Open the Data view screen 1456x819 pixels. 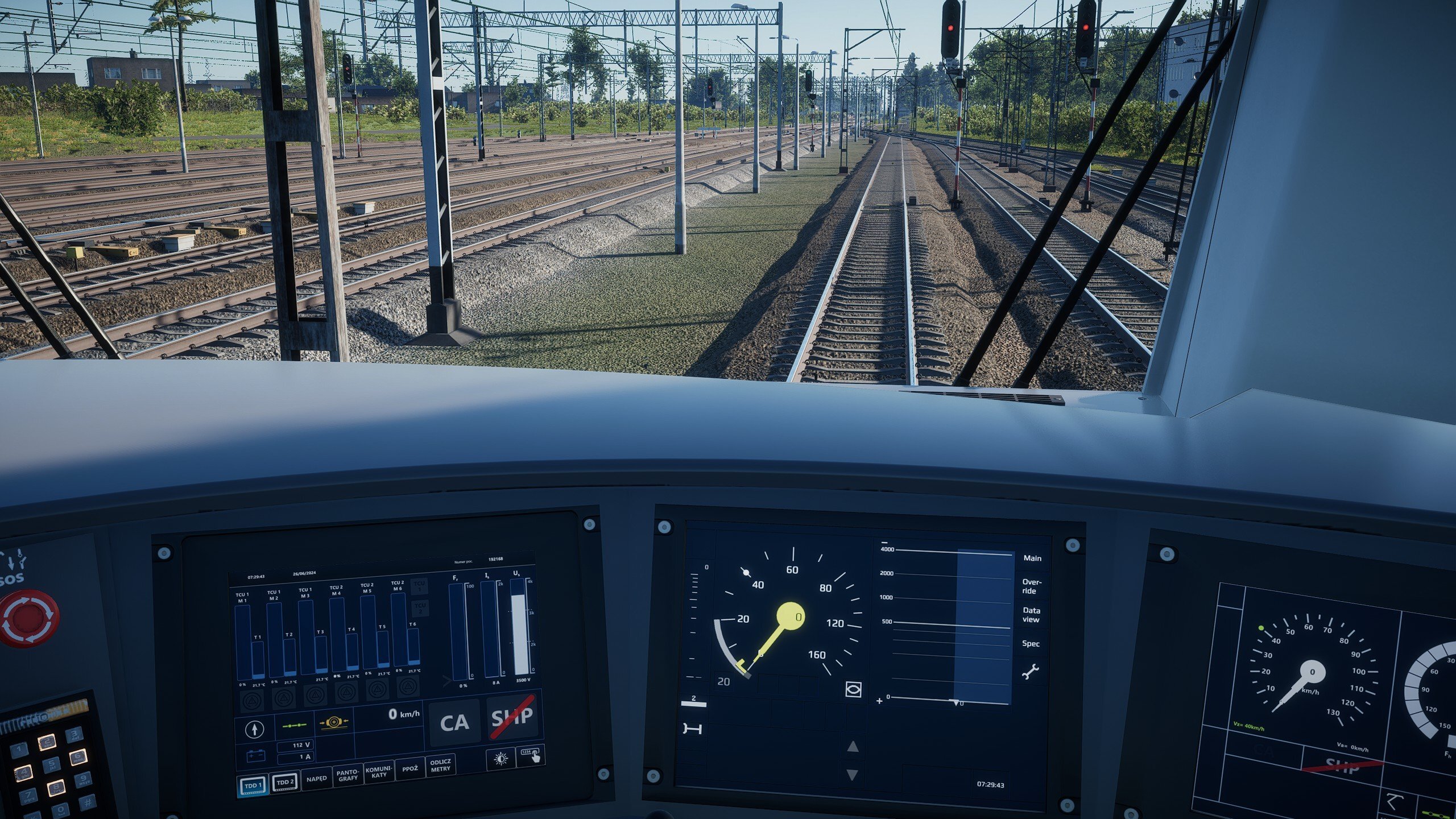pyautogui.click(x=1031, y=615)
